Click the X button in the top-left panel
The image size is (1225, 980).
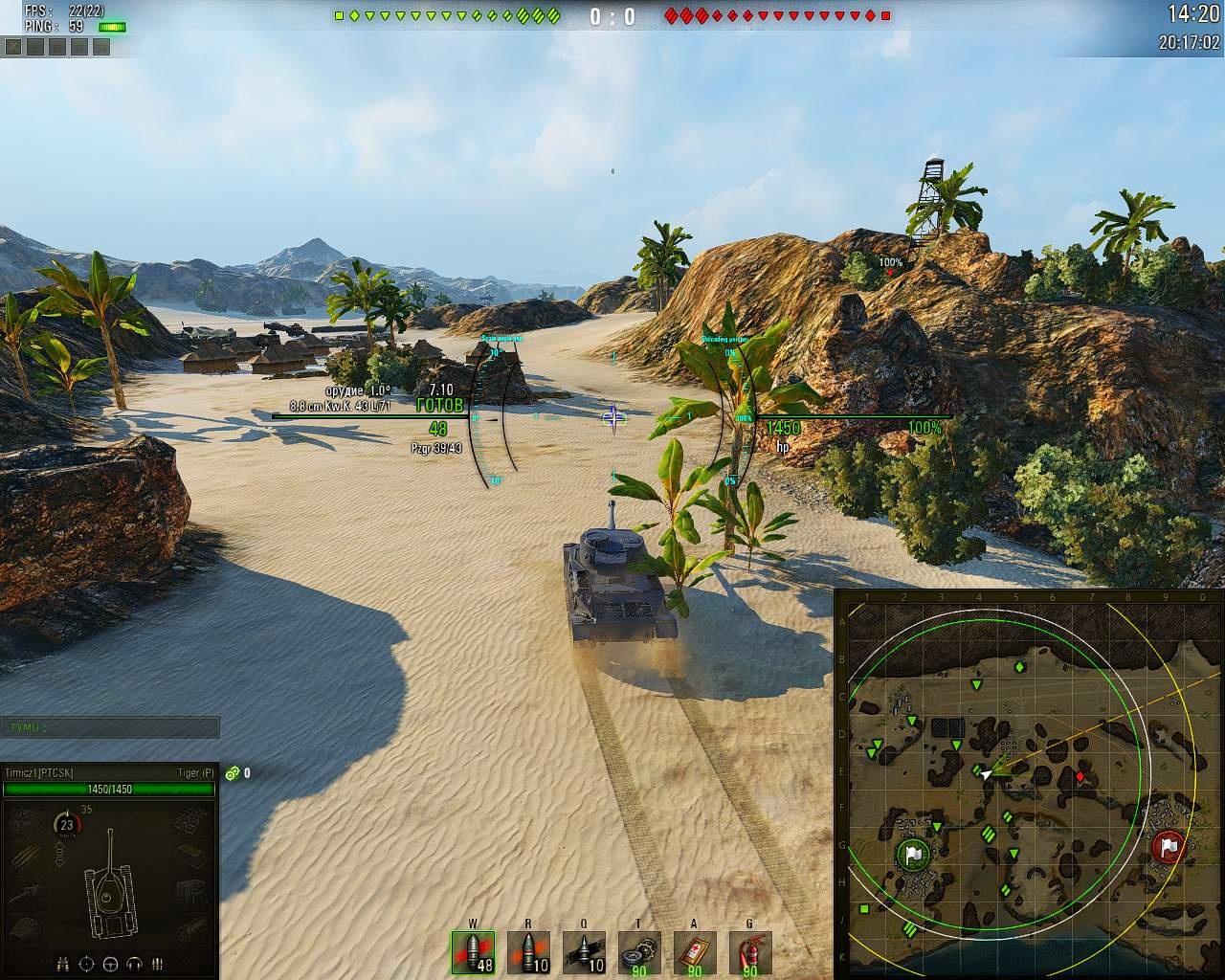(x=13, y=46)
